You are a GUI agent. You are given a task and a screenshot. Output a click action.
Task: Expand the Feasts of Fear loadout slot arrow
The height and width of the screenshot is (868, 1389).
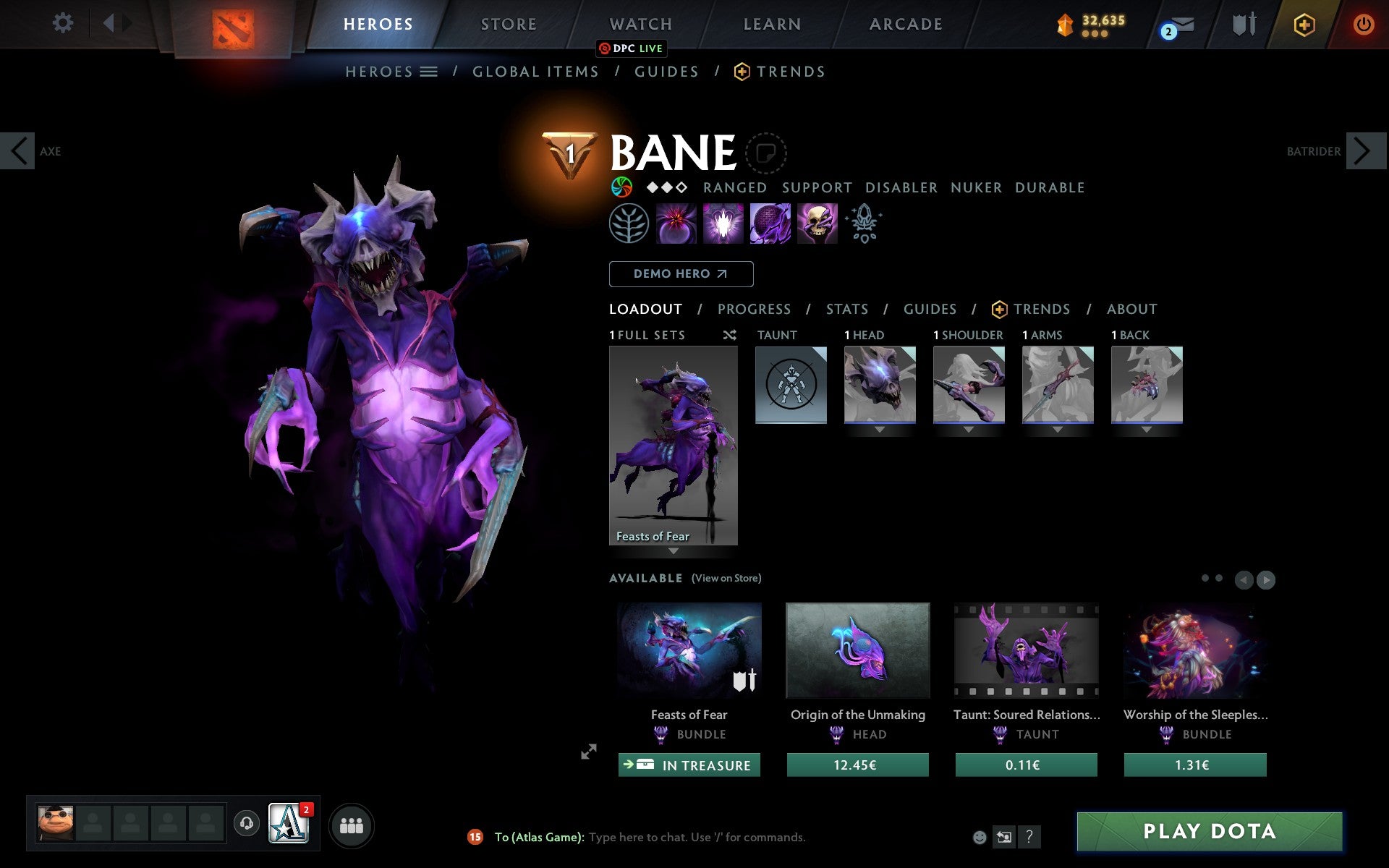[674, 551]
